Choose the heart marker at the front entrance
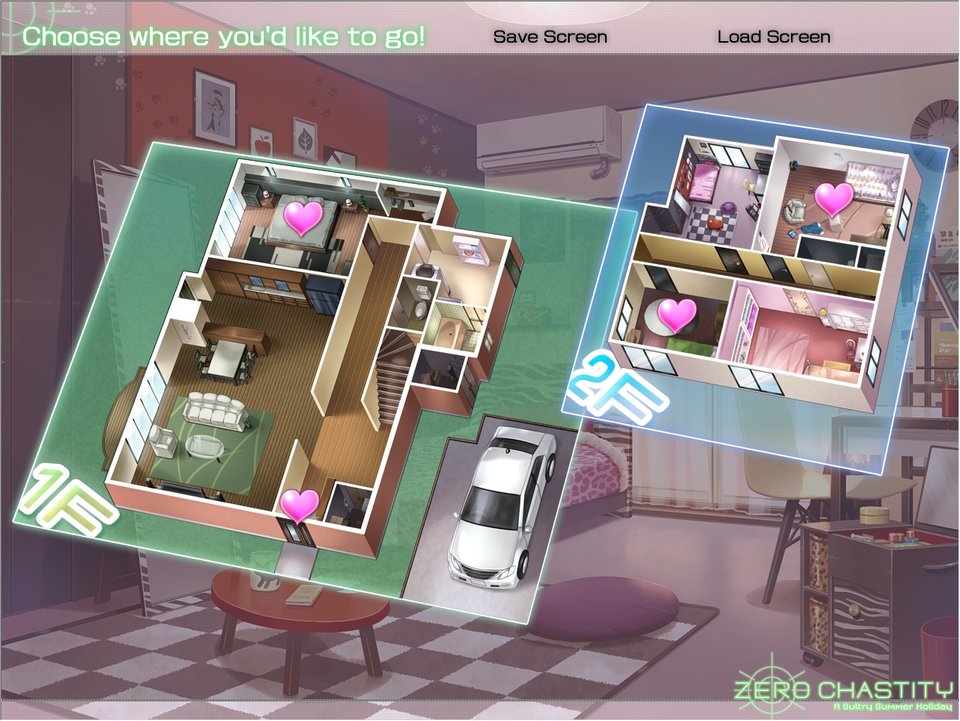Image resolution: width=960 pixels, height=721 pixels. point(298,505)
